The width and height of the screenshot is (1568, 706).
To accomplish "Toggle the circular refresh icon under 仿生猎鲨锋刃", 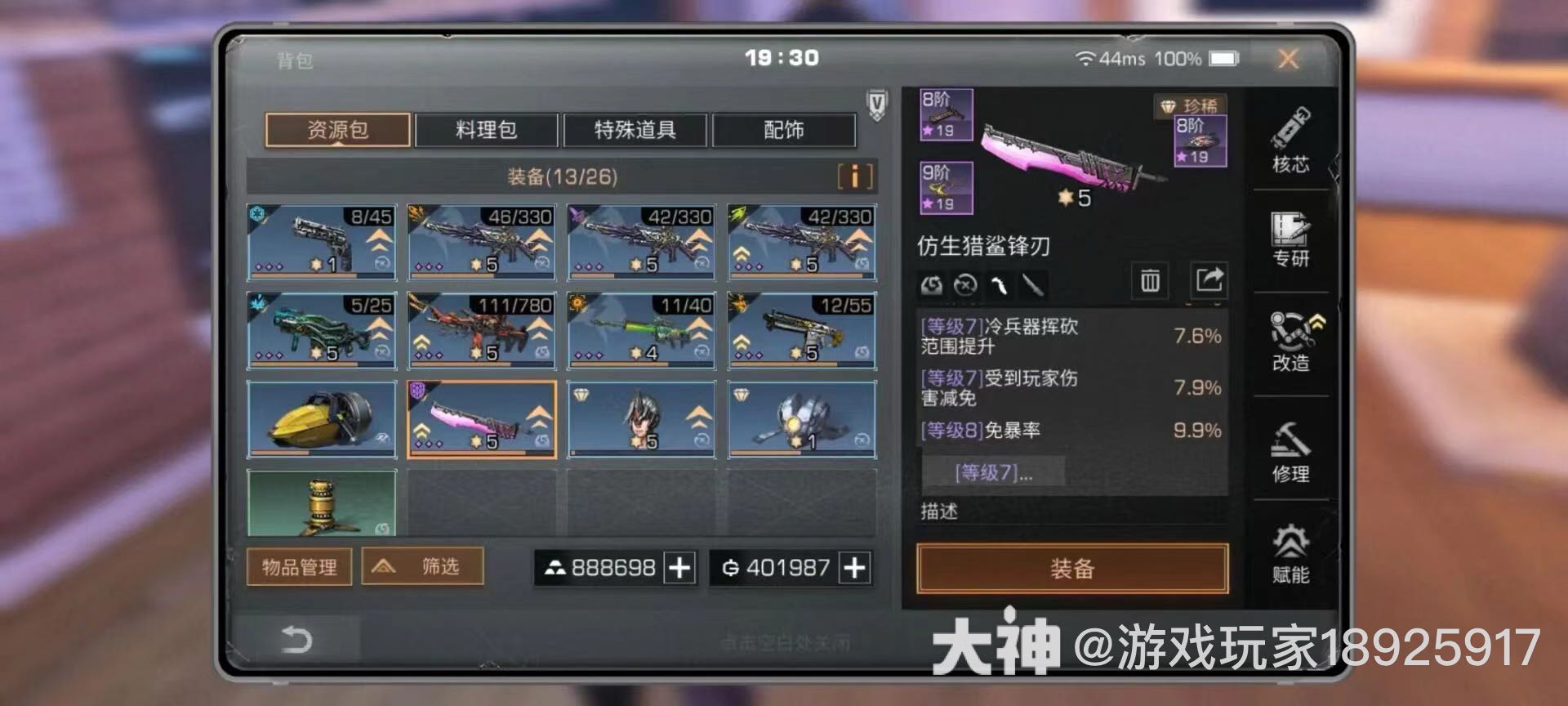I will coord(931,285).
